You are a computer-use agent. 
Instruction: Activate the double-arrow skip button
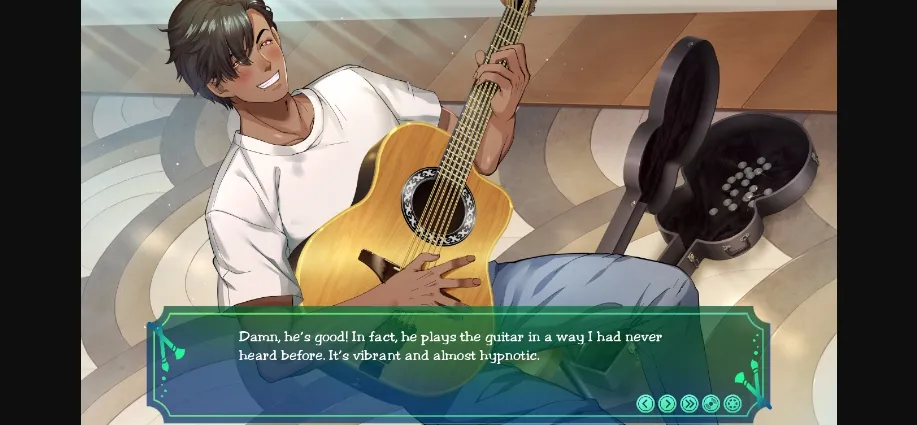[689, 403]
